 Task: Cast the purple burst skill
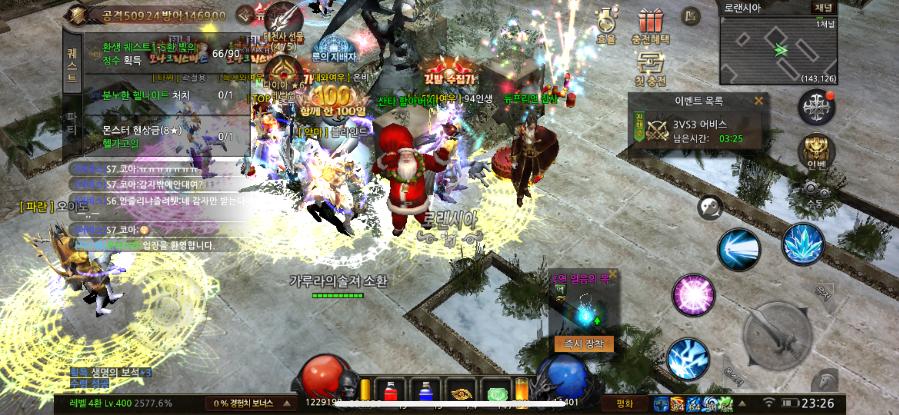pos(692,296)
